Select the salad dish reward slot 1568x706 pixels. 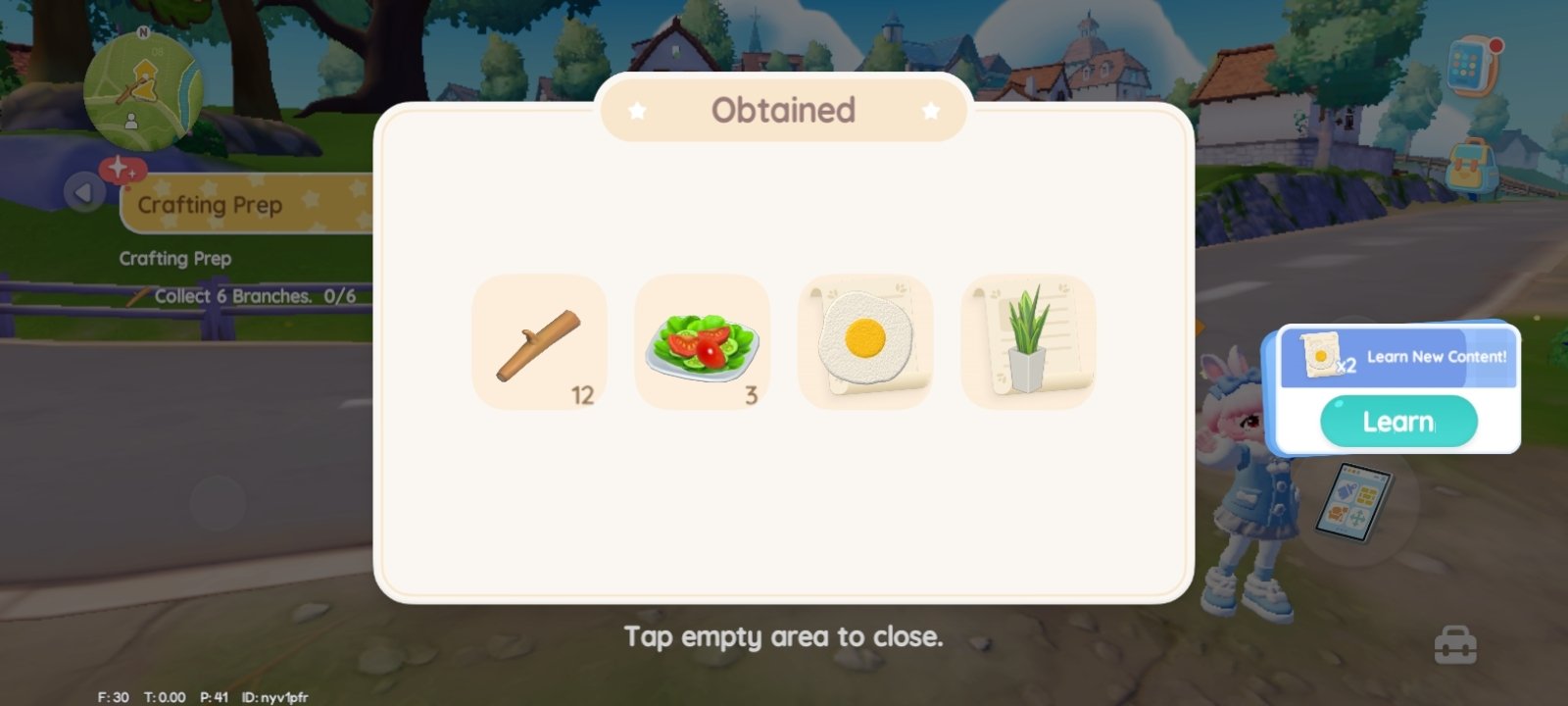pos(702,342)
